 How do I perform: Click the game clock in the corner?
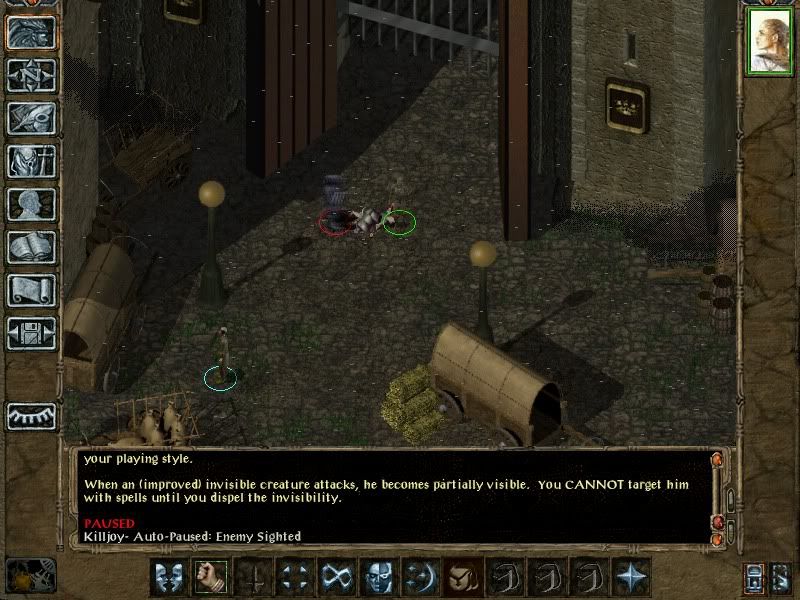point(30,576)
